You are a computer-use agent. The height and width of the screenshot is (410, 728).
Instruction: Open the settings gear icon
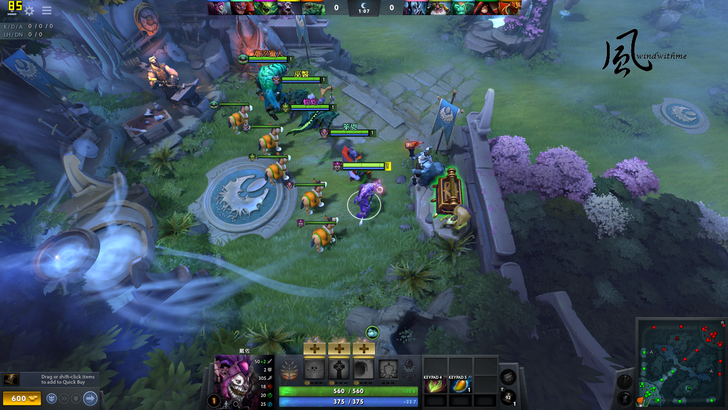[29, 10]
